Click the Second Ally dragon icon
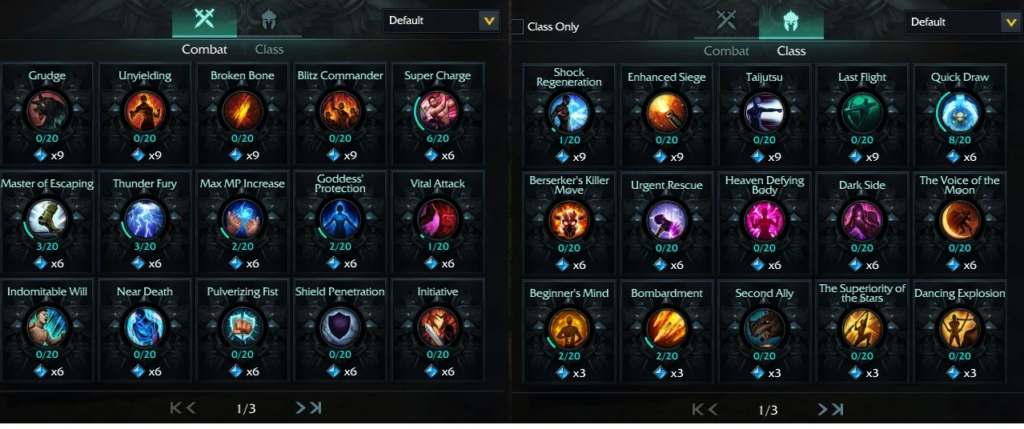 click(764, 327)
